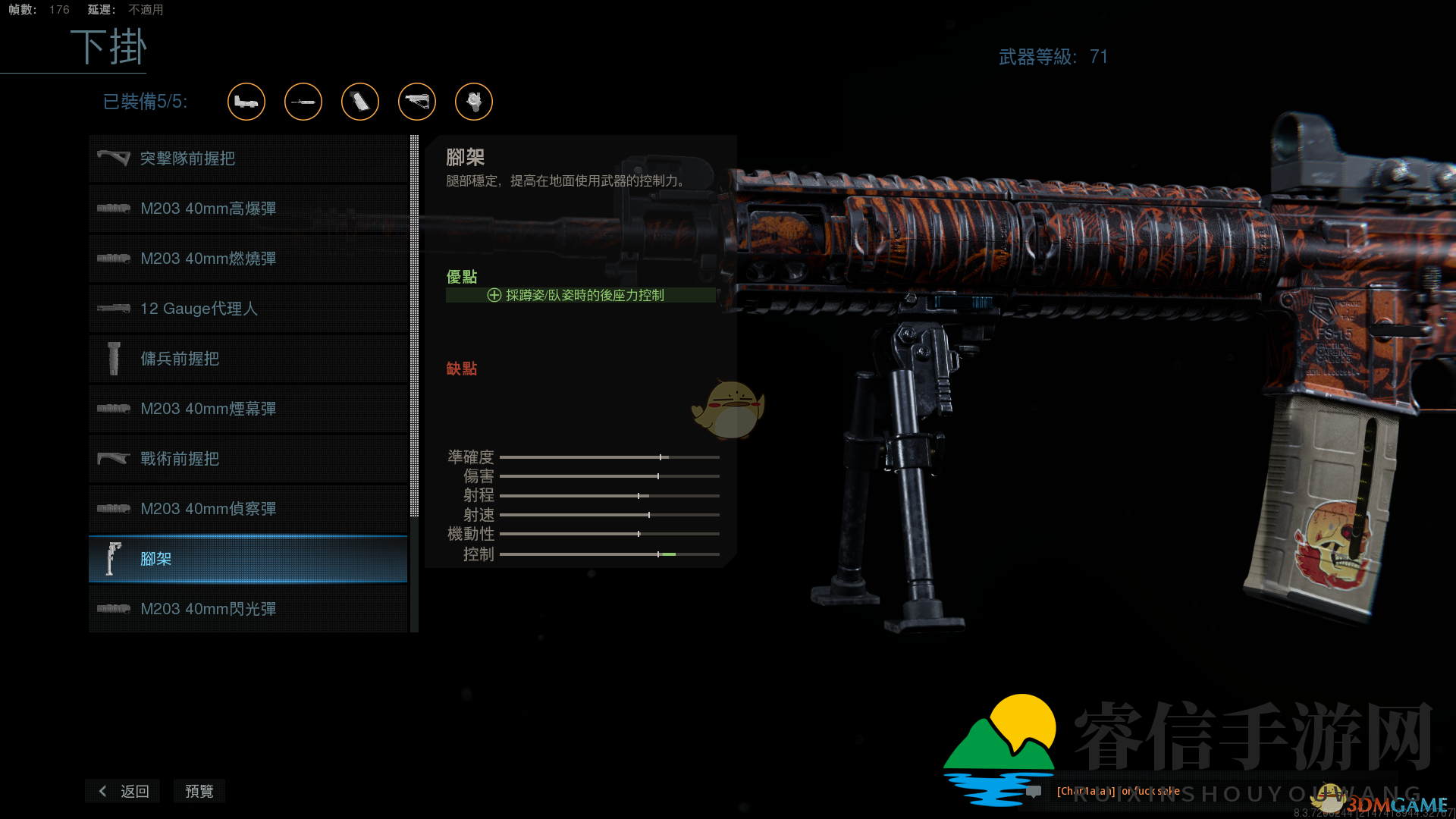
Task: Select the fifth equipped rear grip icon
Action: [x=474, y=102]
